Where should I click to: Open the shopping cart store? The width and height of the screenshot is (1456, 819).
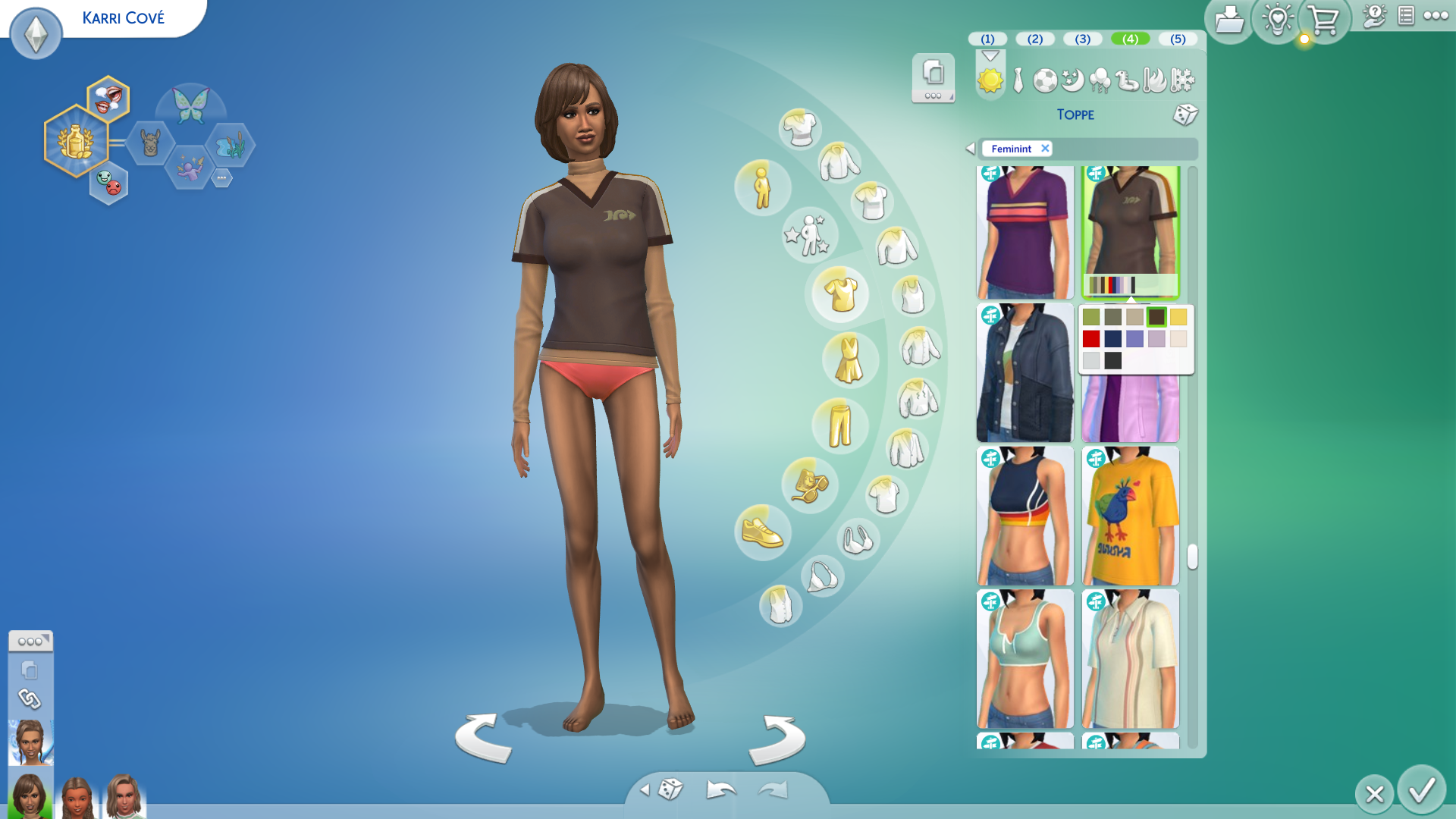click(x=1324, y=20)
